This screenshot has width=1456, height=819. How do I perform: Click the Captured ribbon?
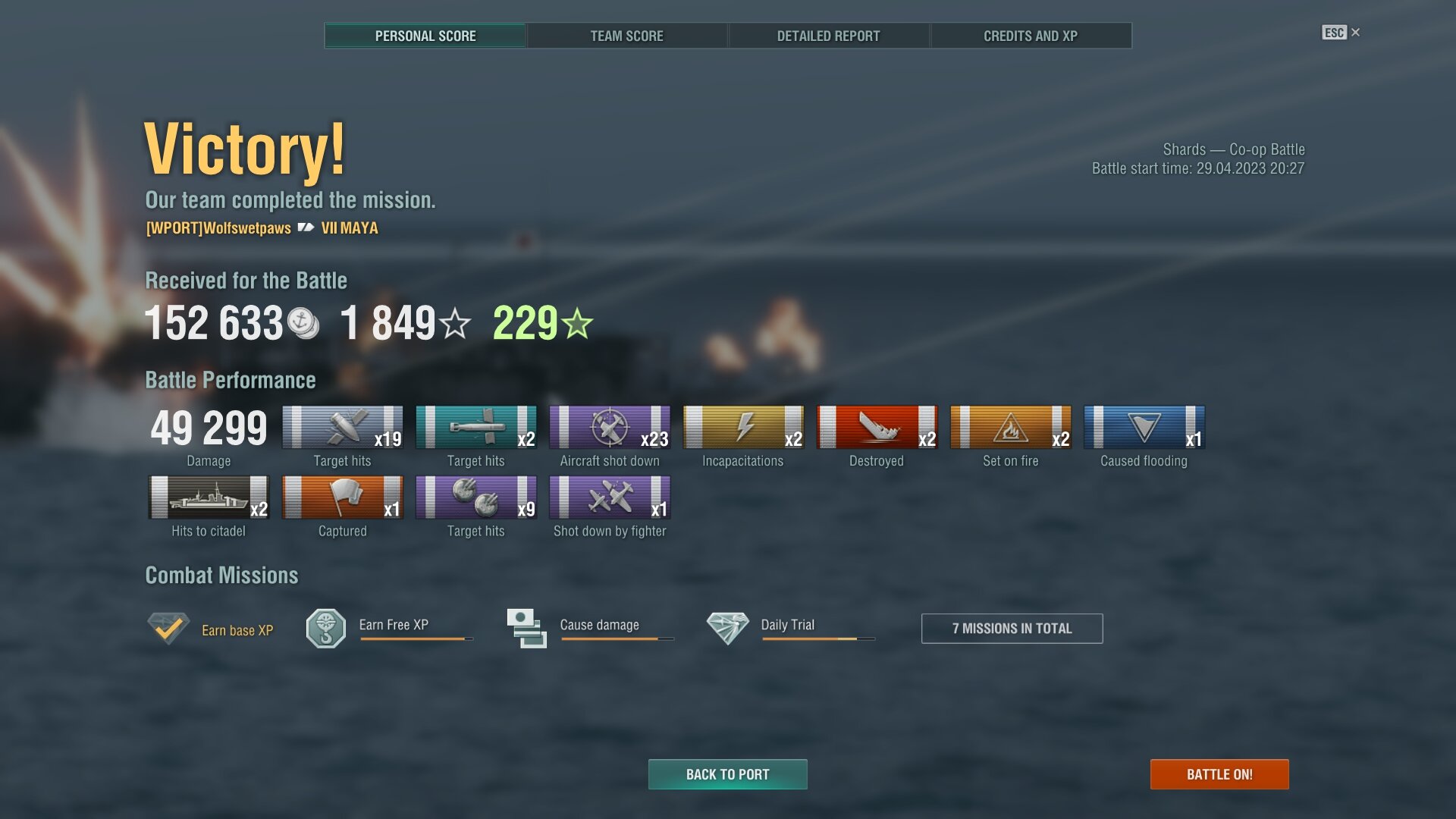[x=342, y=498]
